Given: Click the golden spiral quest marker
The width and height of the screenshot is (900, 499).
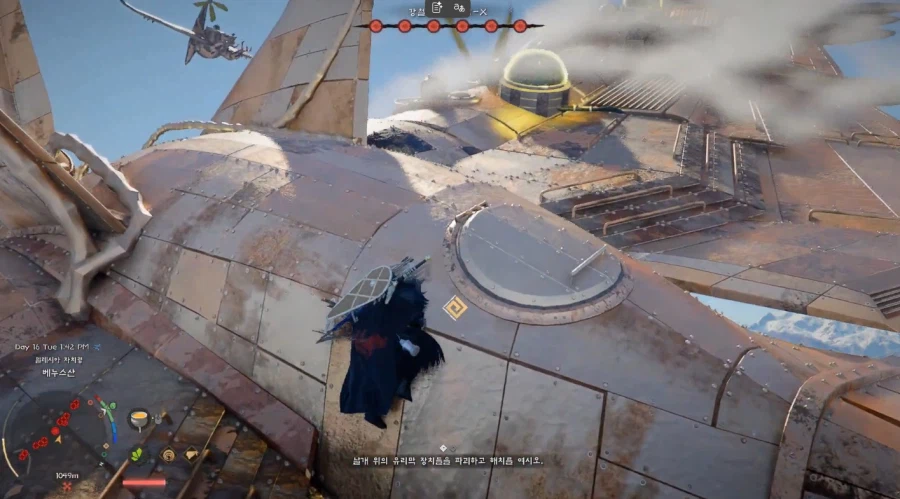Looking at the screenshot, I should point(455,308).
